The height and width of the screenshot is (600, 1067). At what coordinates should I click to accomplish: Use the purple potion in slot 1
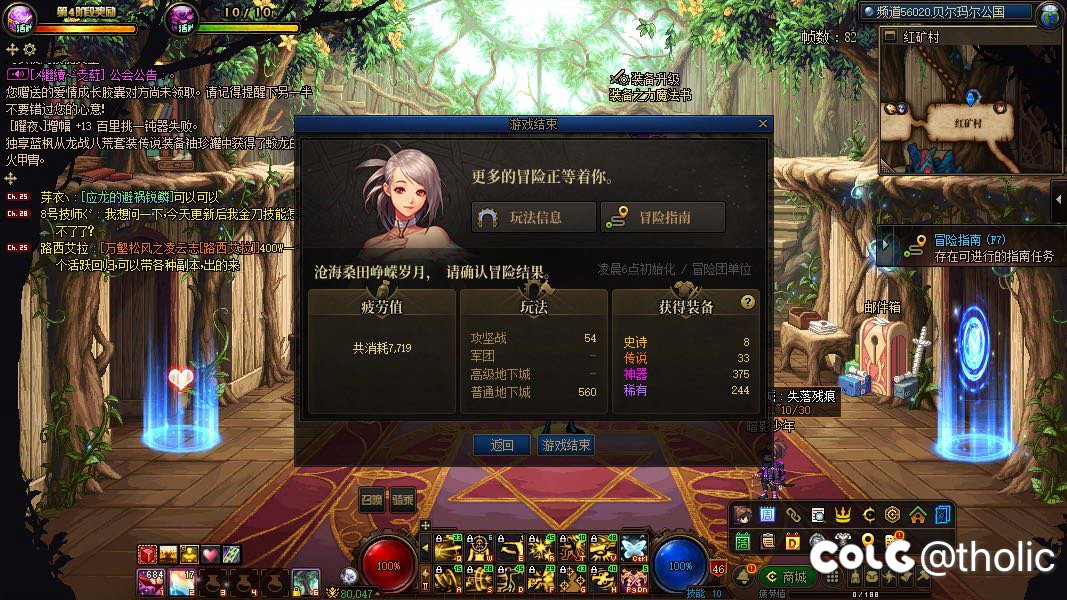tap(152, 580)
